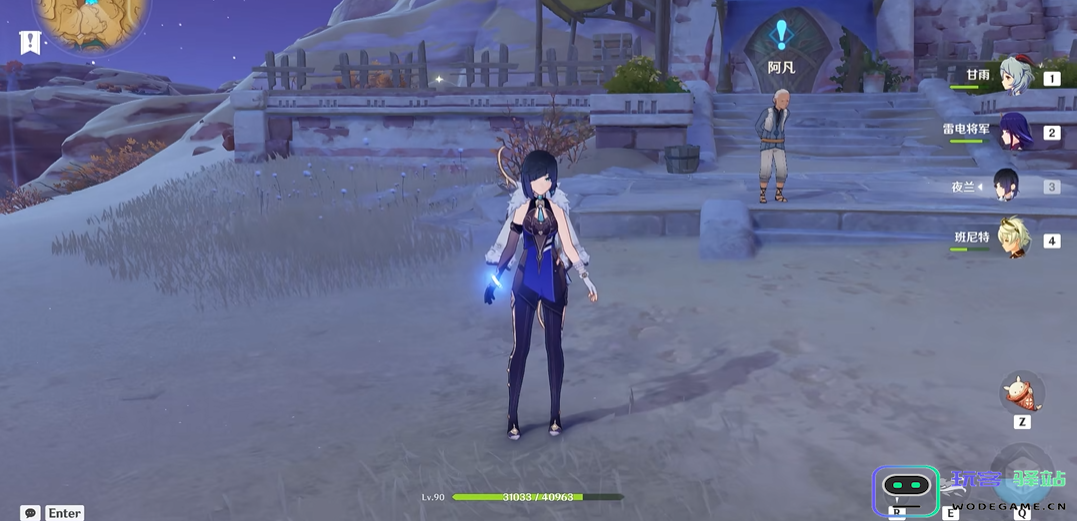1077x521 pixels.
Task: Open the circular minimap
Action: click(90, 18)
